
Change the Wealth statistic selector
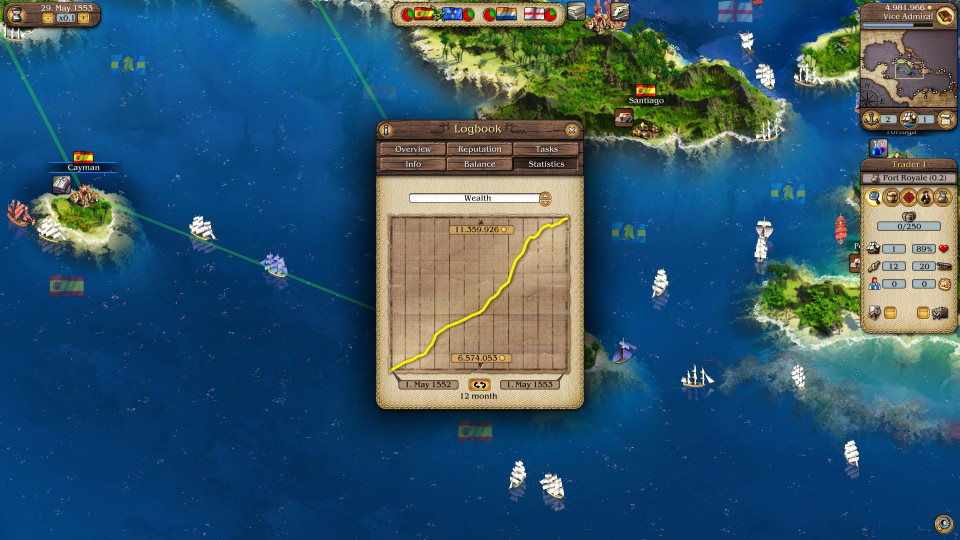coord(545,198)
